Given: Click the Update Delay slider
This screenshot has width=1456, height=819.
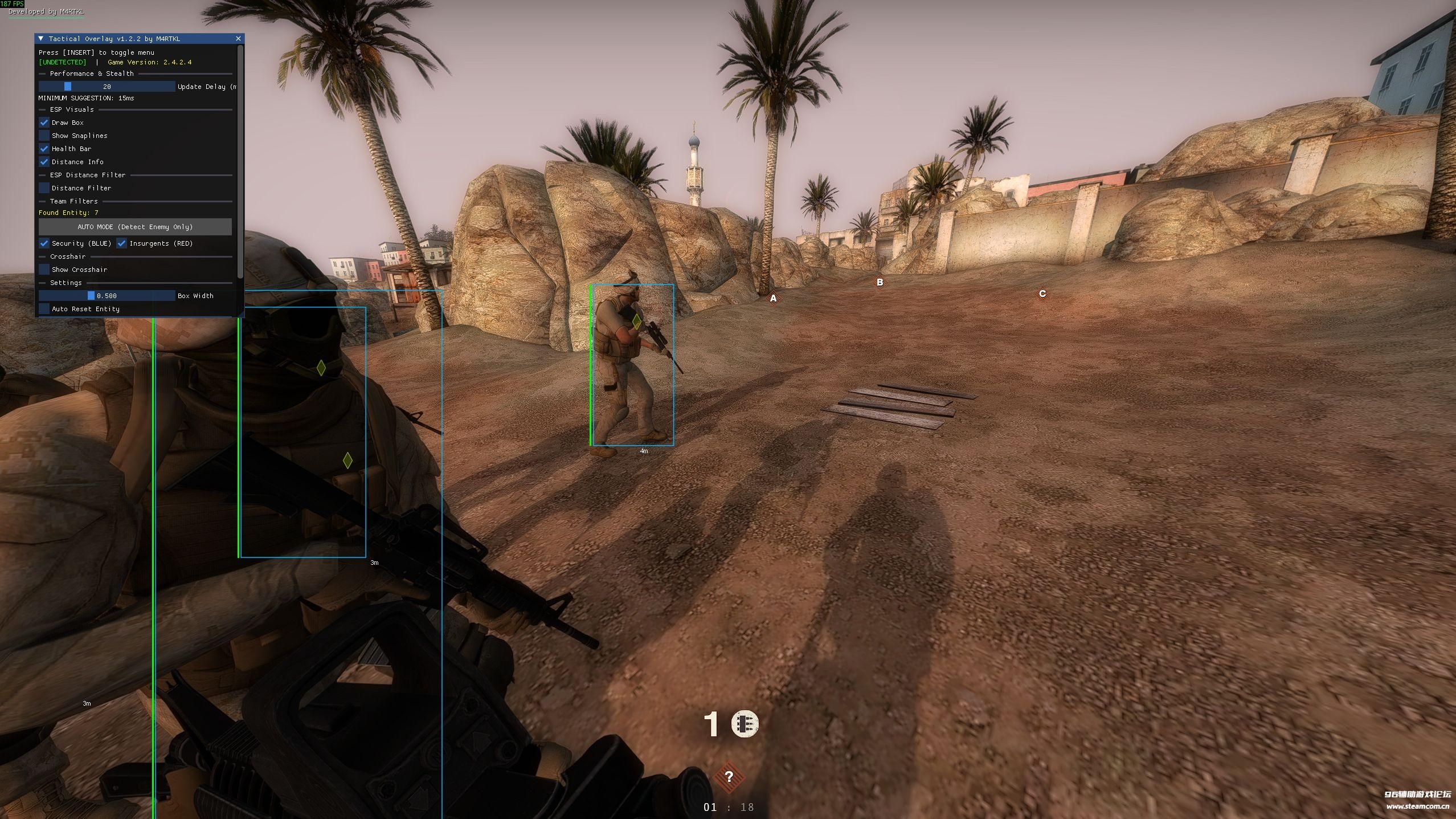Looking at the screenshot, I should click(68, 86).
